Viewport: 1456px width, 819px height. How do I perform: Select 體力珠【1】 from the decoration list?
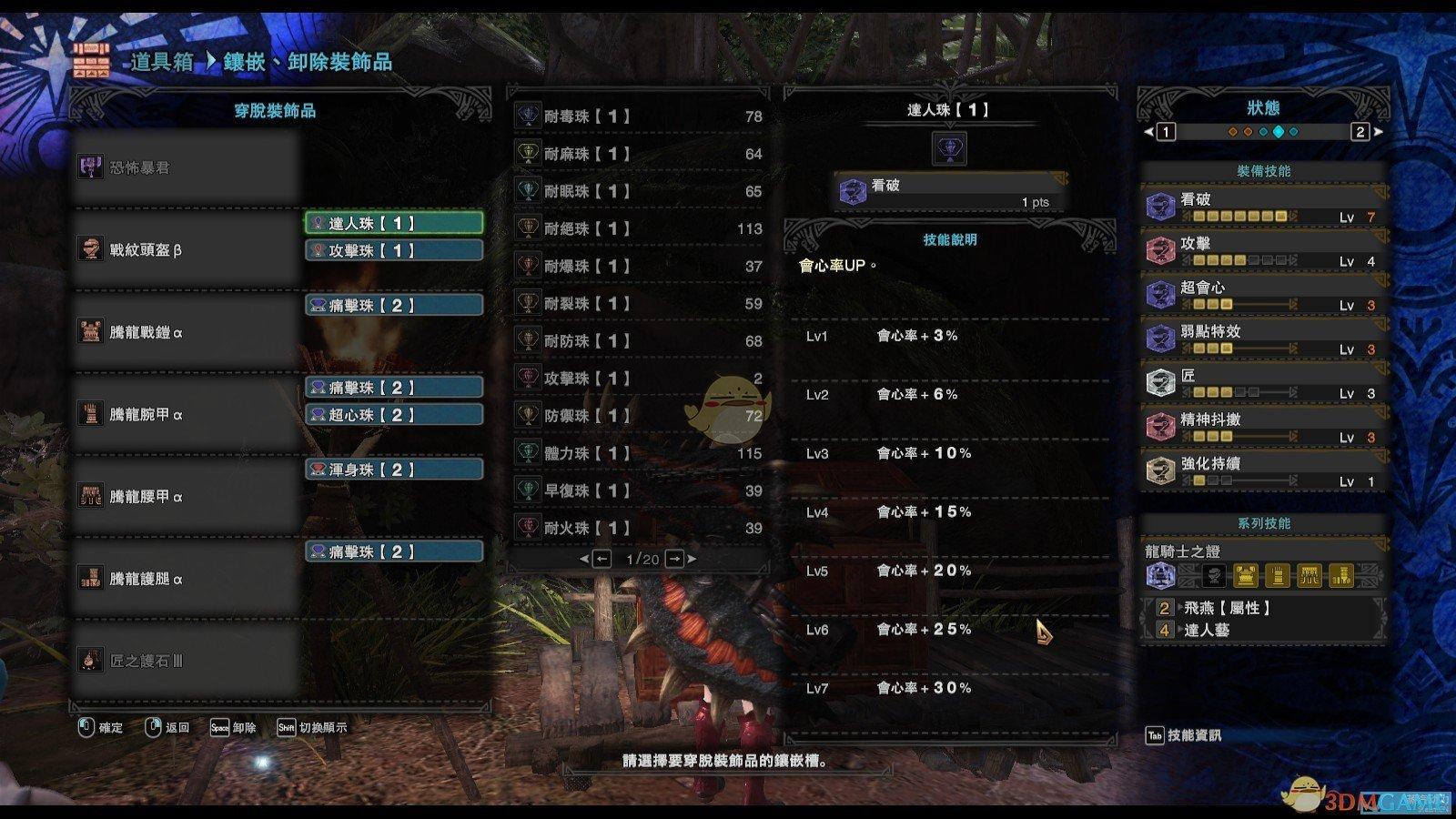[x=639, y=453]
